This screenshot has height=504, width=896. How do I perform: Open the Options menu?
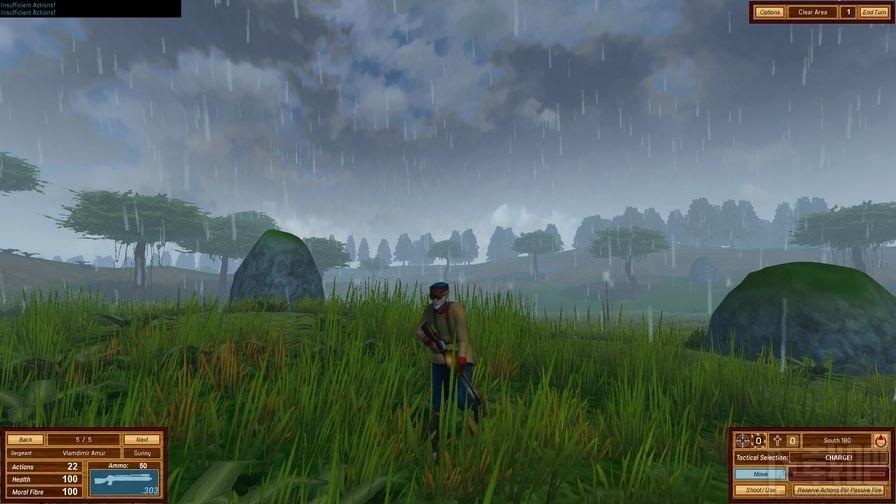[x=769, y=12]
